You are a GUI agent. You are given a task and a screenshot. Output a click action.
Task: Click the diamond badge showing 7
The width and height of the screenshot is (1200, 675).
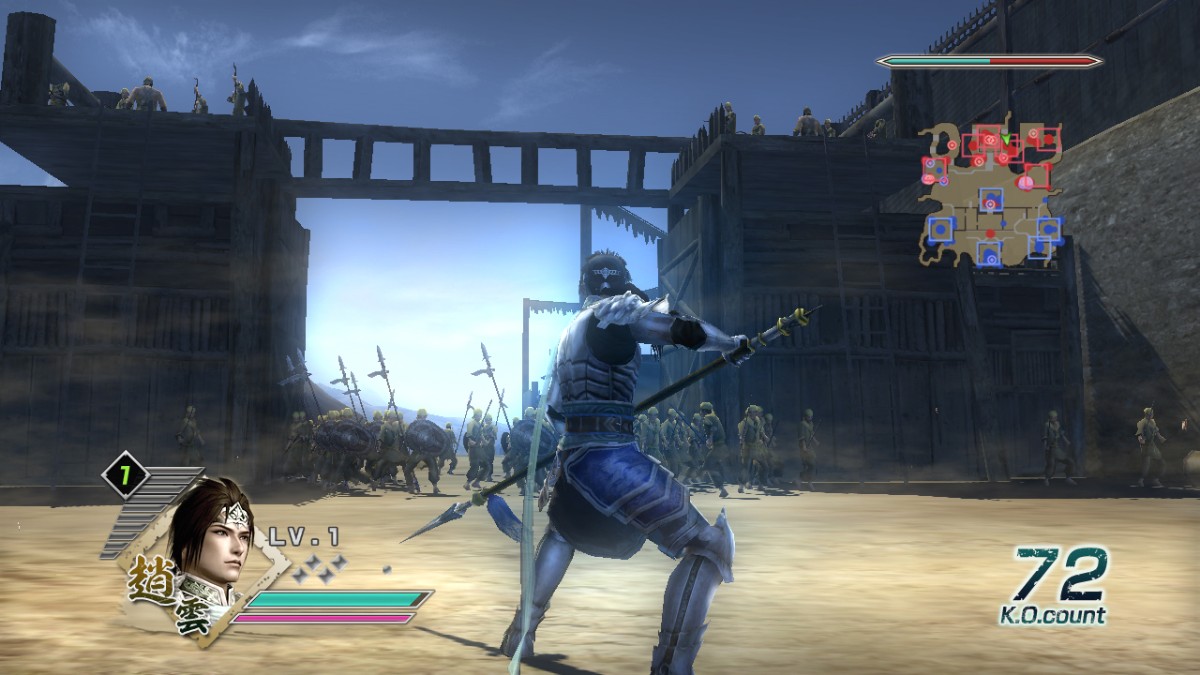(126, 476)
